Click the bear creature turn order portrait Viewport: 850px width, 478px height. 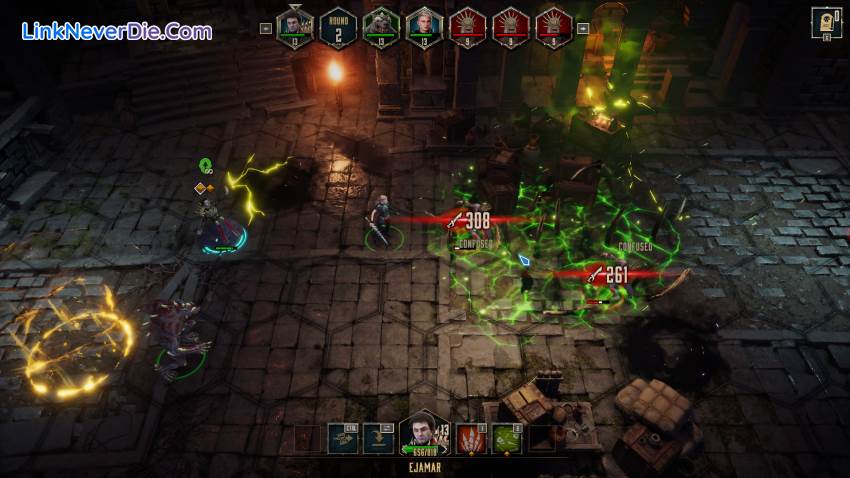point(380,25)
